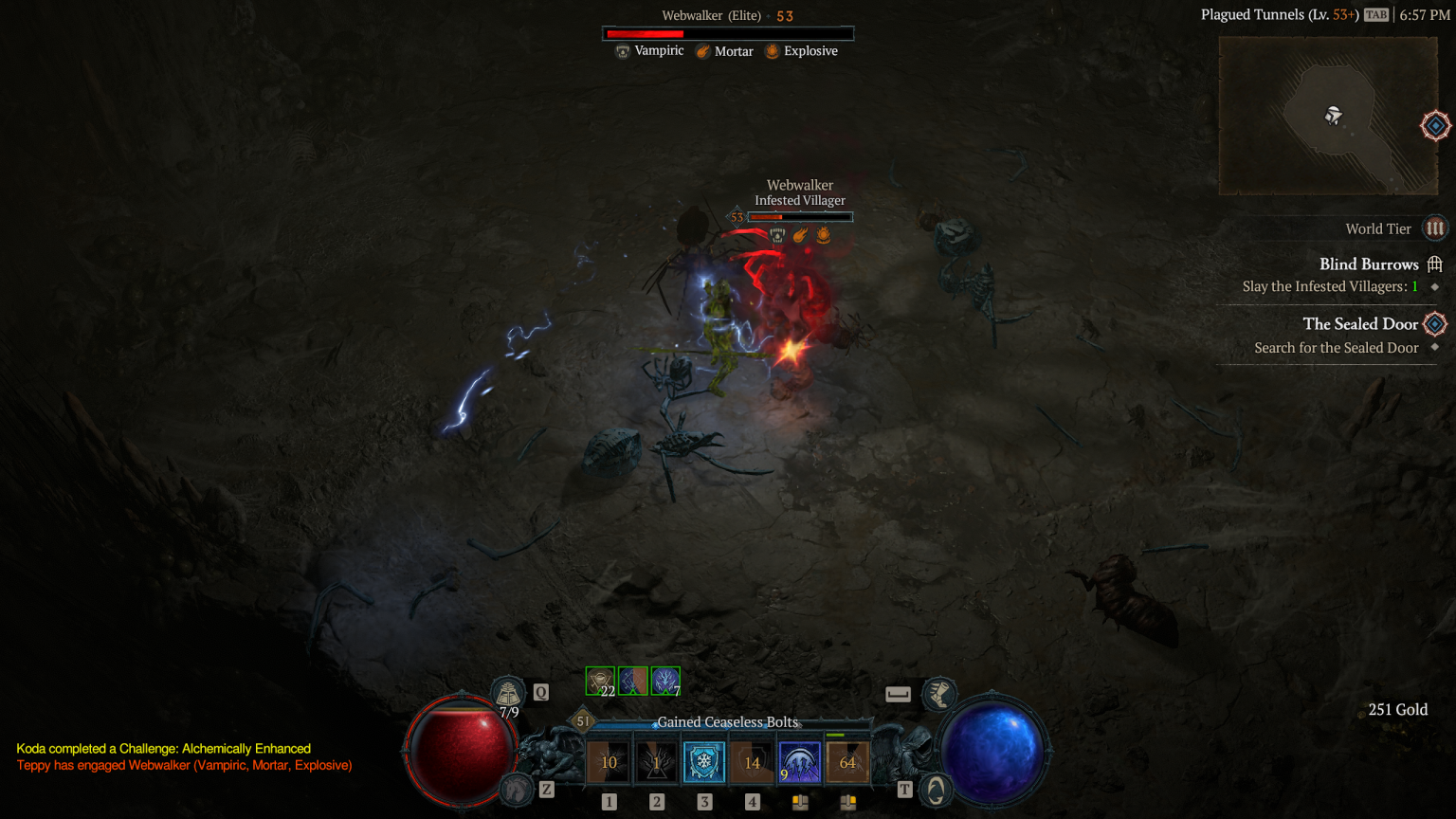Image resolution: width=1456 pixels, height=819 pixels.
Task: Click the Evade boot icon near the mana orb
Action: (939, 694)
